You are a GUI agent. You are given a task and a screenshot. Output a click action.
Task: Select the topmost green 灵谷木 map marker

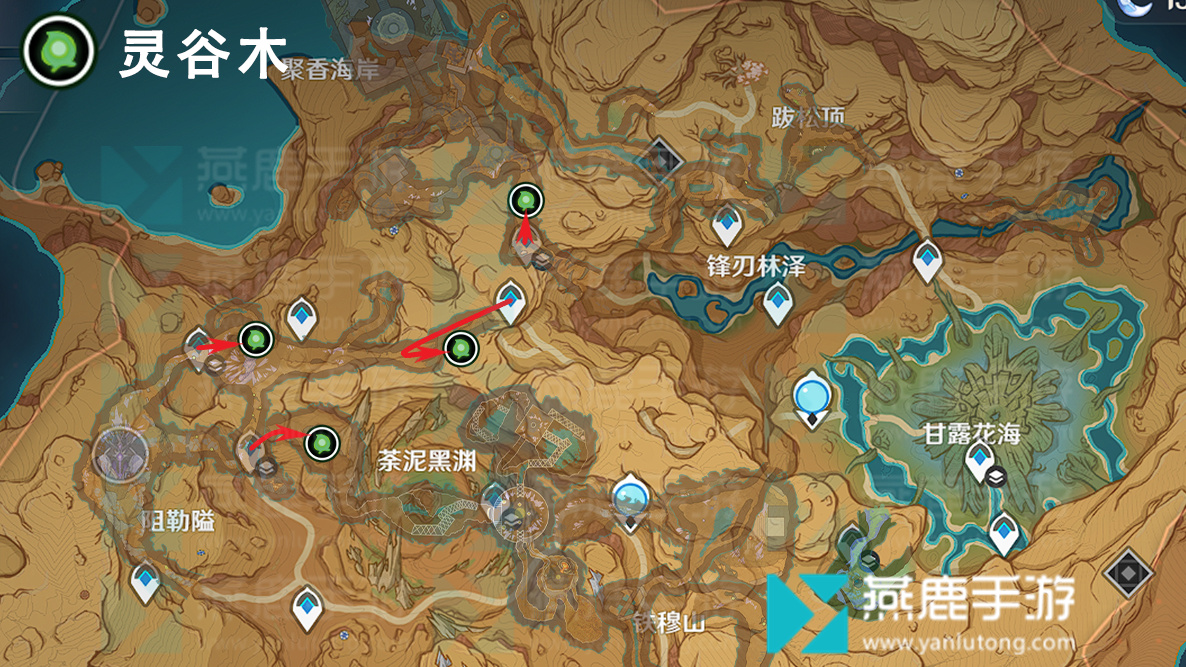(x=525, y=201)
